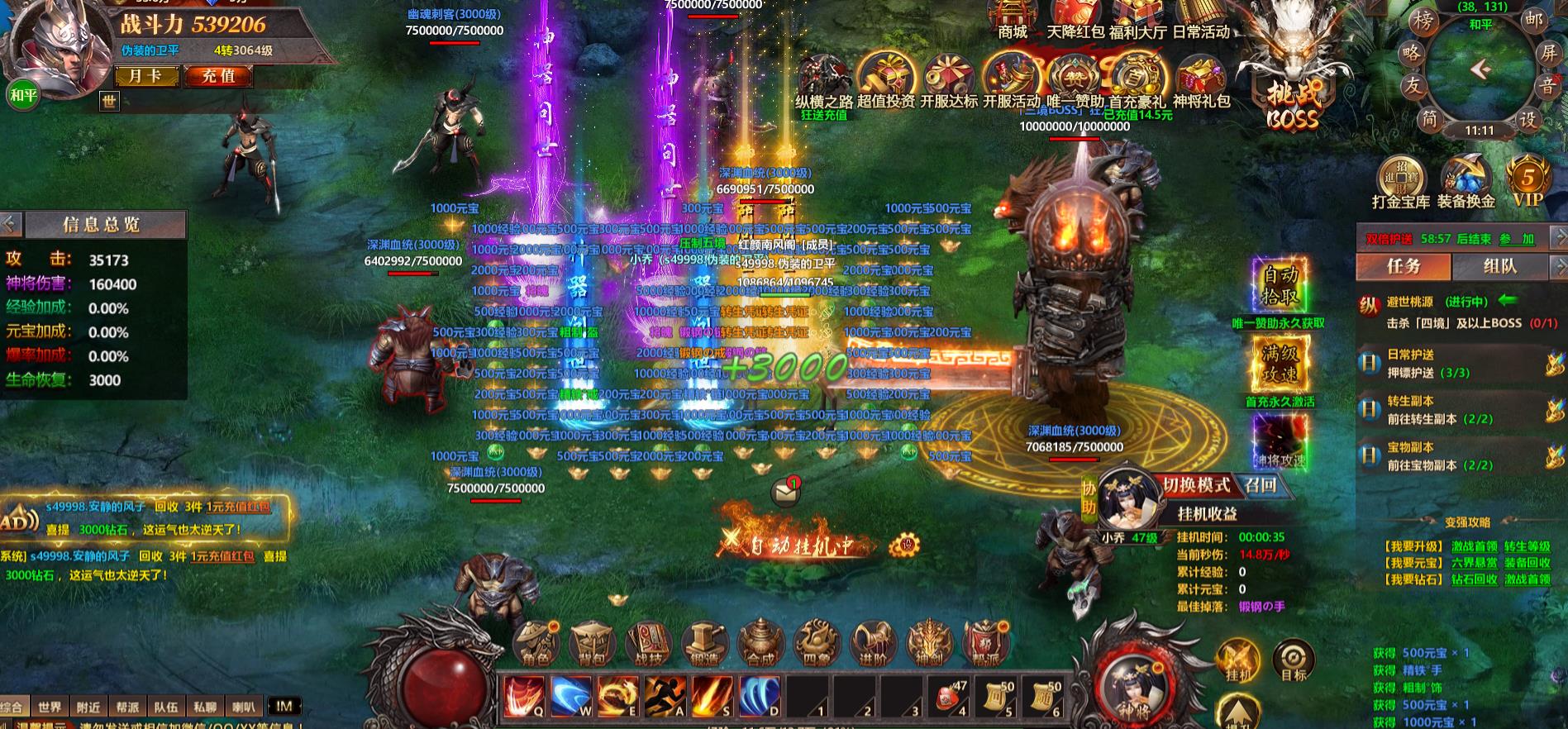Open the VIP 5 badge

click(1527, 180)
